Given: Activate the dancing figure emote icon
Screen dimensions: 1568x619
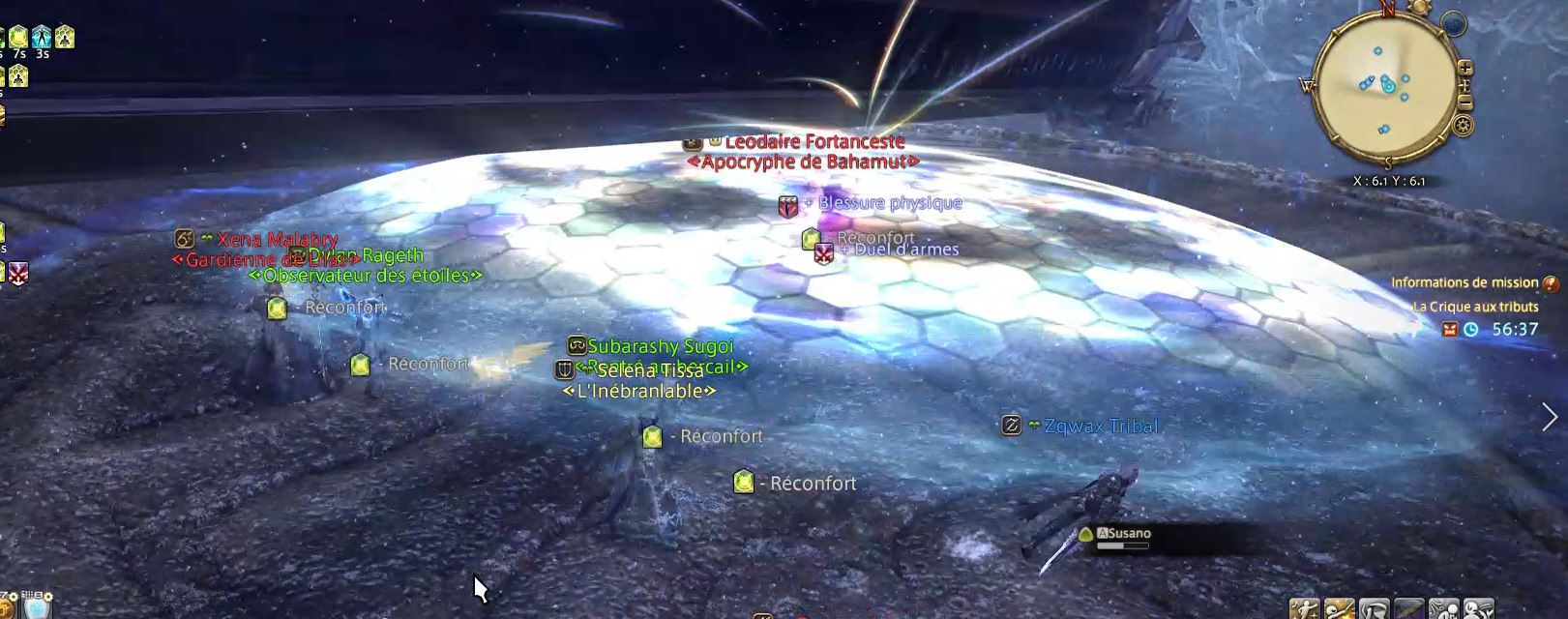Looking at the screenshot, I should click(1305, 609).
